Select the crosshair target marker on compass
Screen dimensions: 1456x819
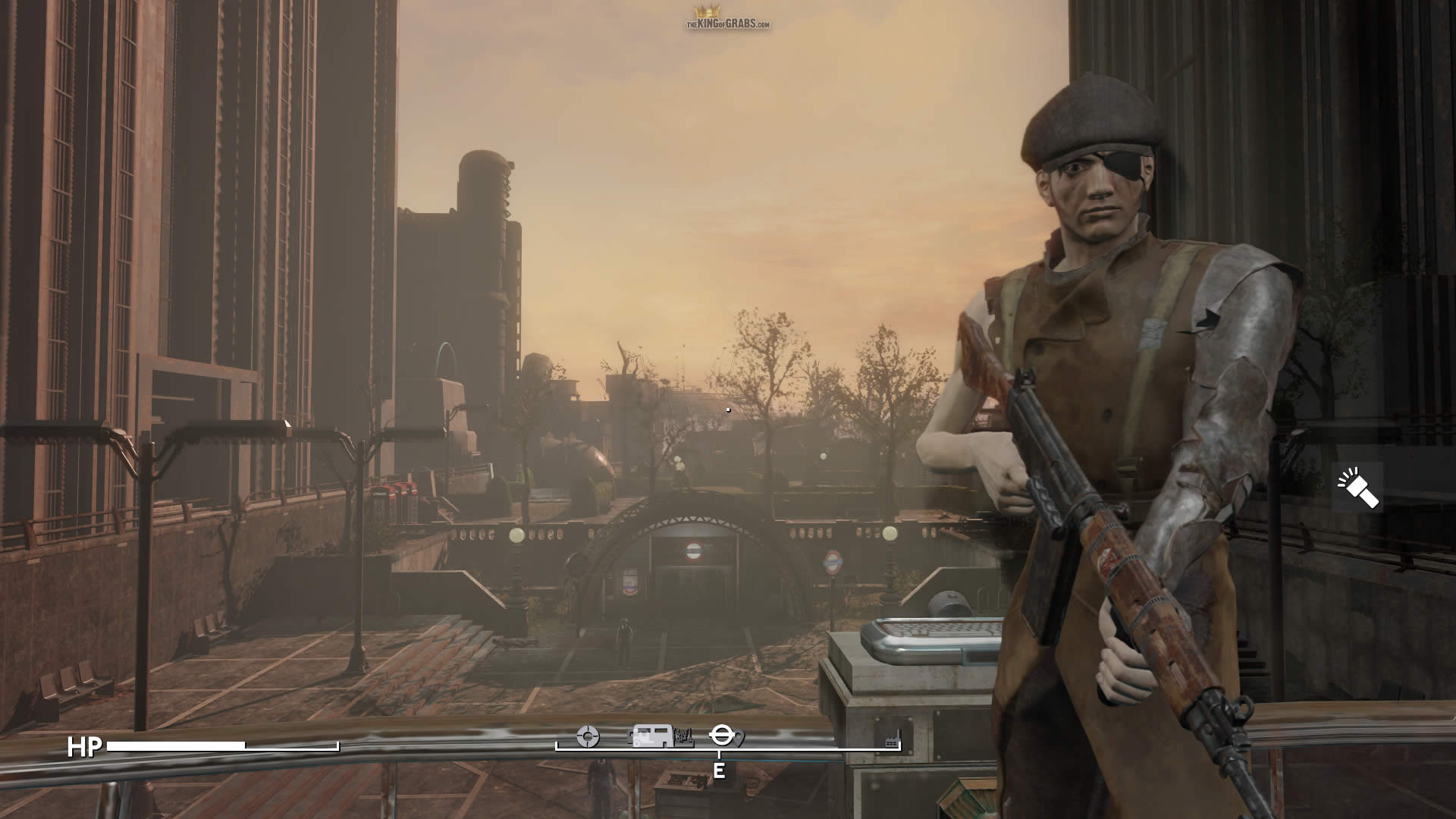[x=588, y=736]
